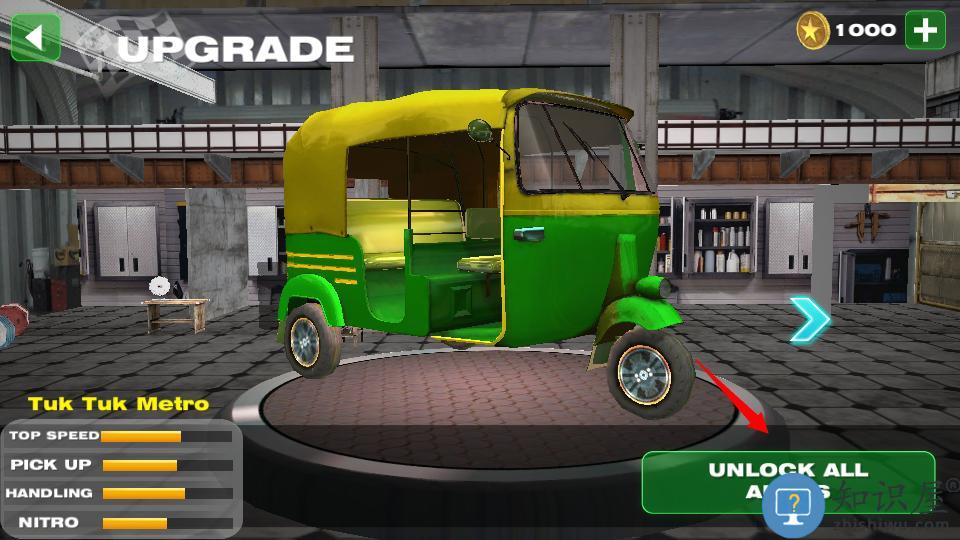Add more coins with the green plus button
This screenshot has height=540, width=960.
point(925,30)
